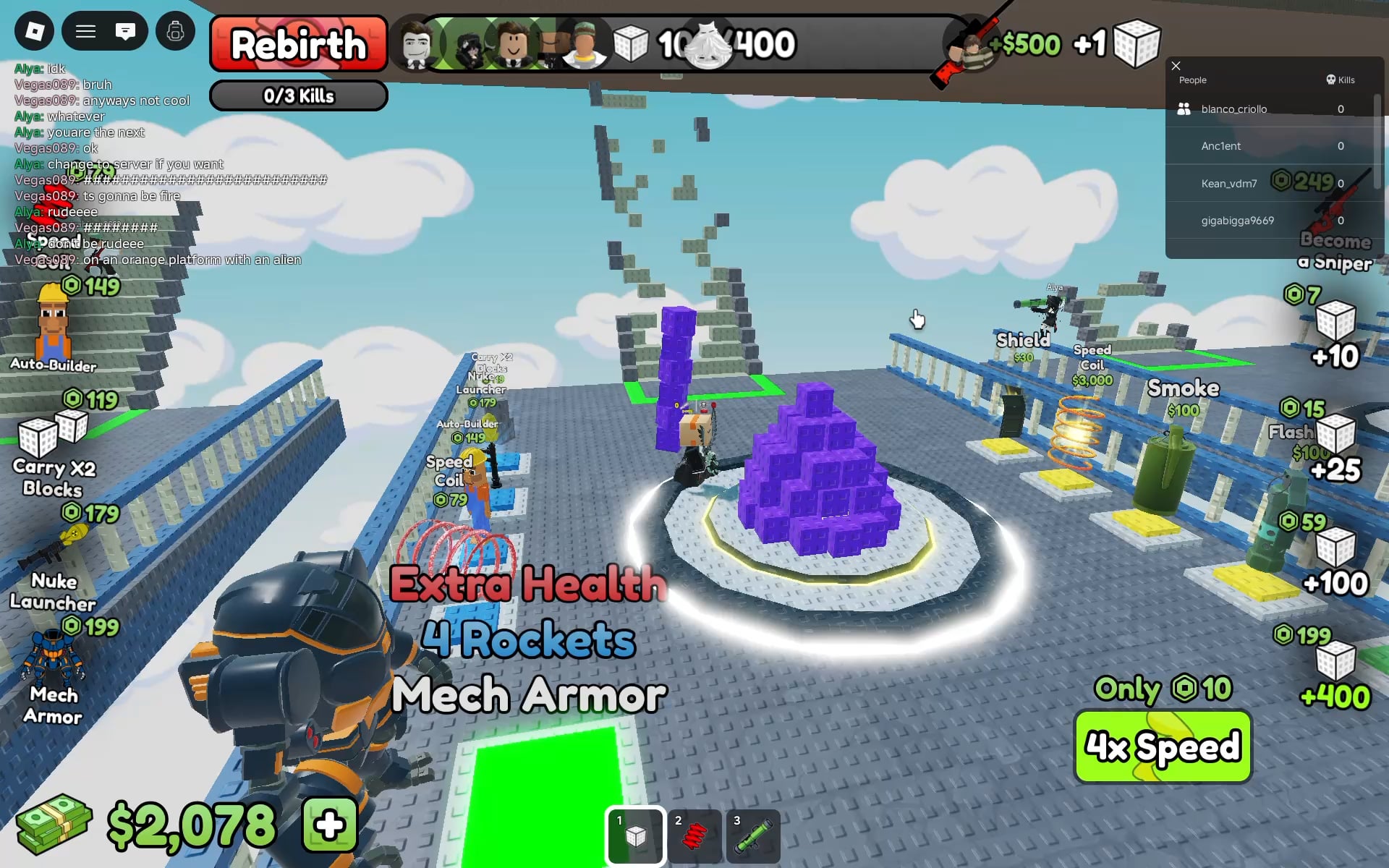Equip the red coil in slot 2

click(694, 836)
